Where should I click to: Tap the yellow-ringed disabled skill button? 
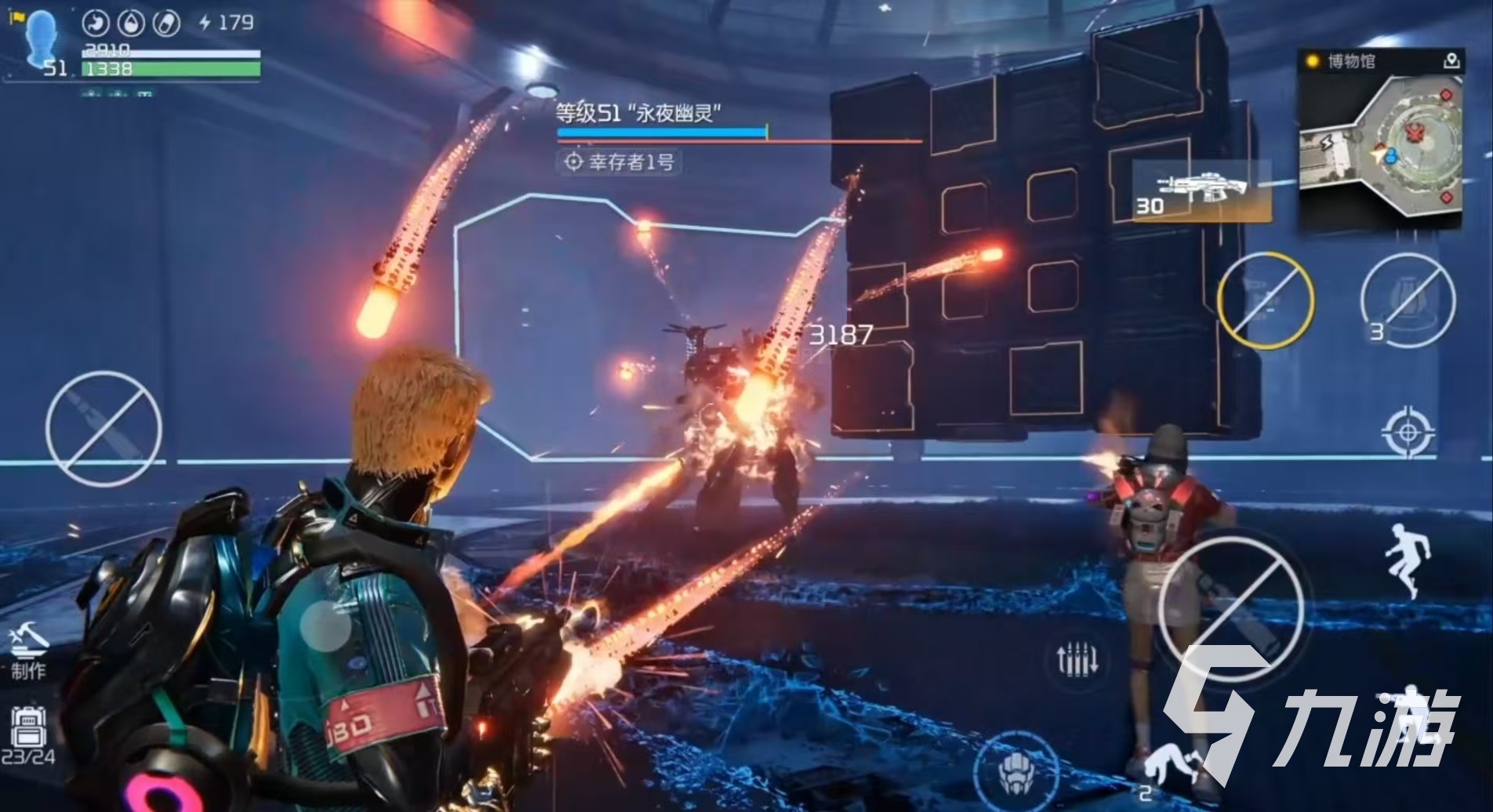(x=1266, y=300)
